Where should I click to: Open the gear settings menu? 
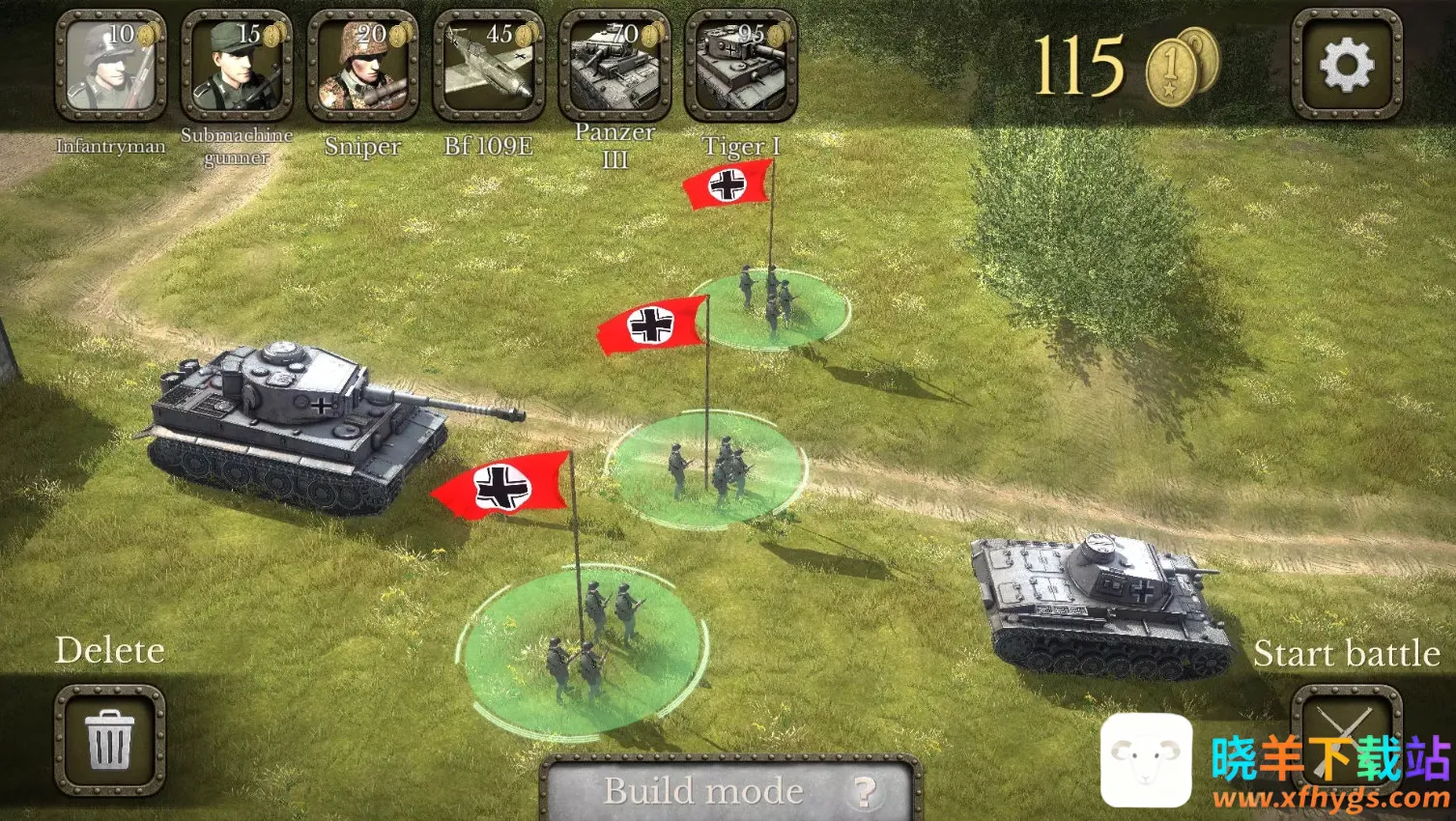(1346, 66)
